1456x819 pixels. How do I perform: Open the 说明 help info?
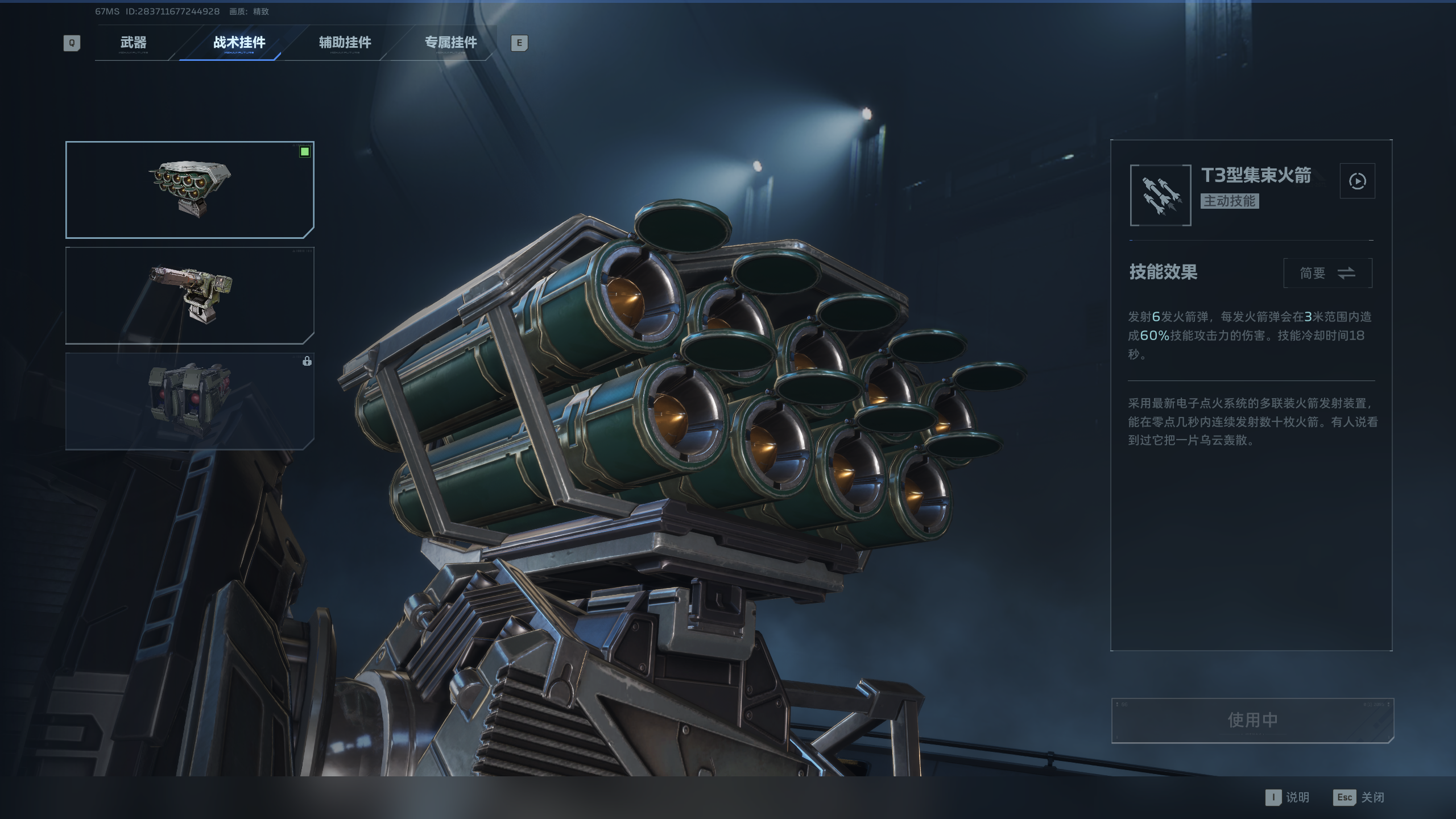point(1288,797)
